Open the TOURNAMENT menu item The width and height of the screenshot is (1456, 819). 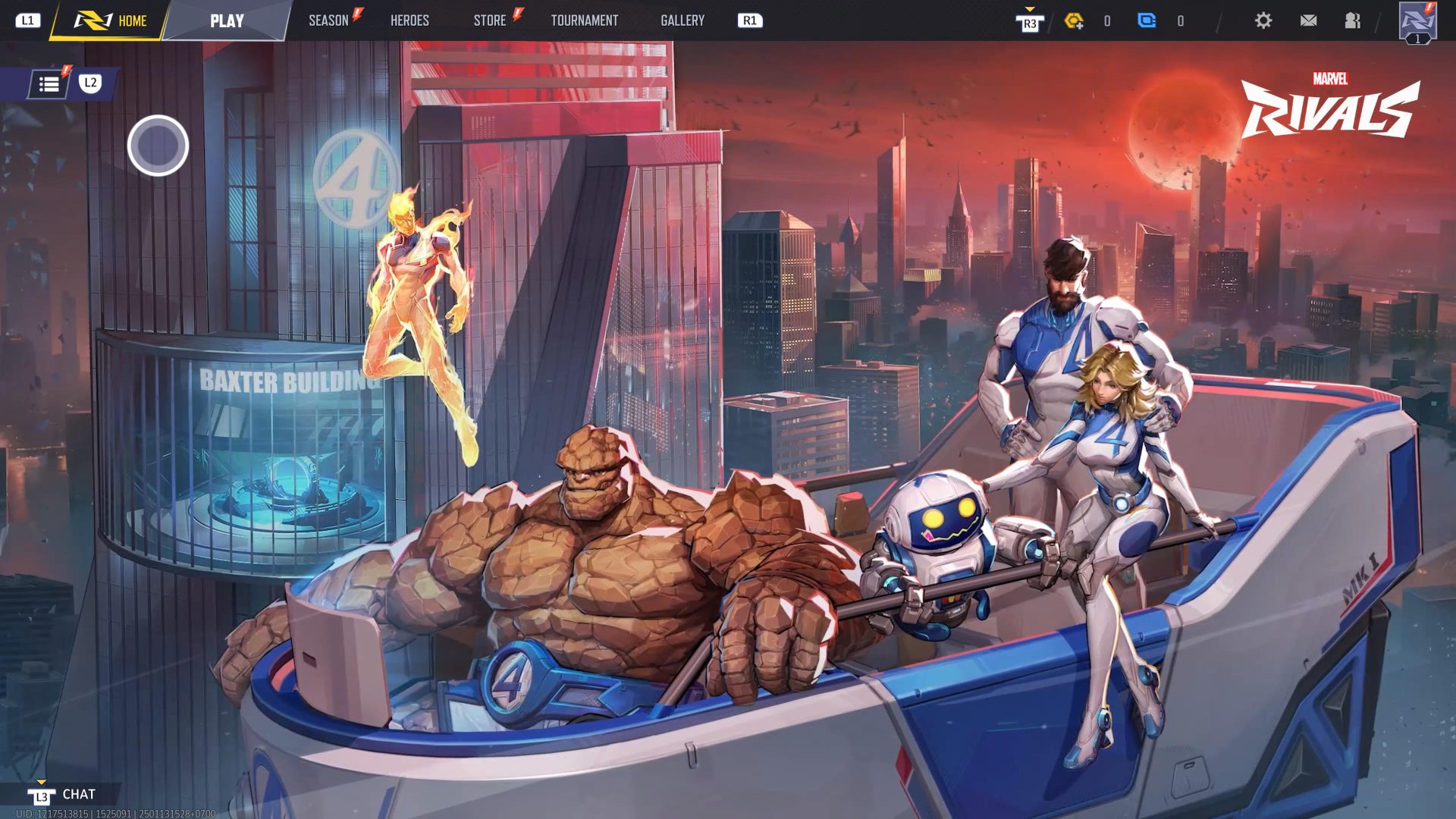[584, 20]
